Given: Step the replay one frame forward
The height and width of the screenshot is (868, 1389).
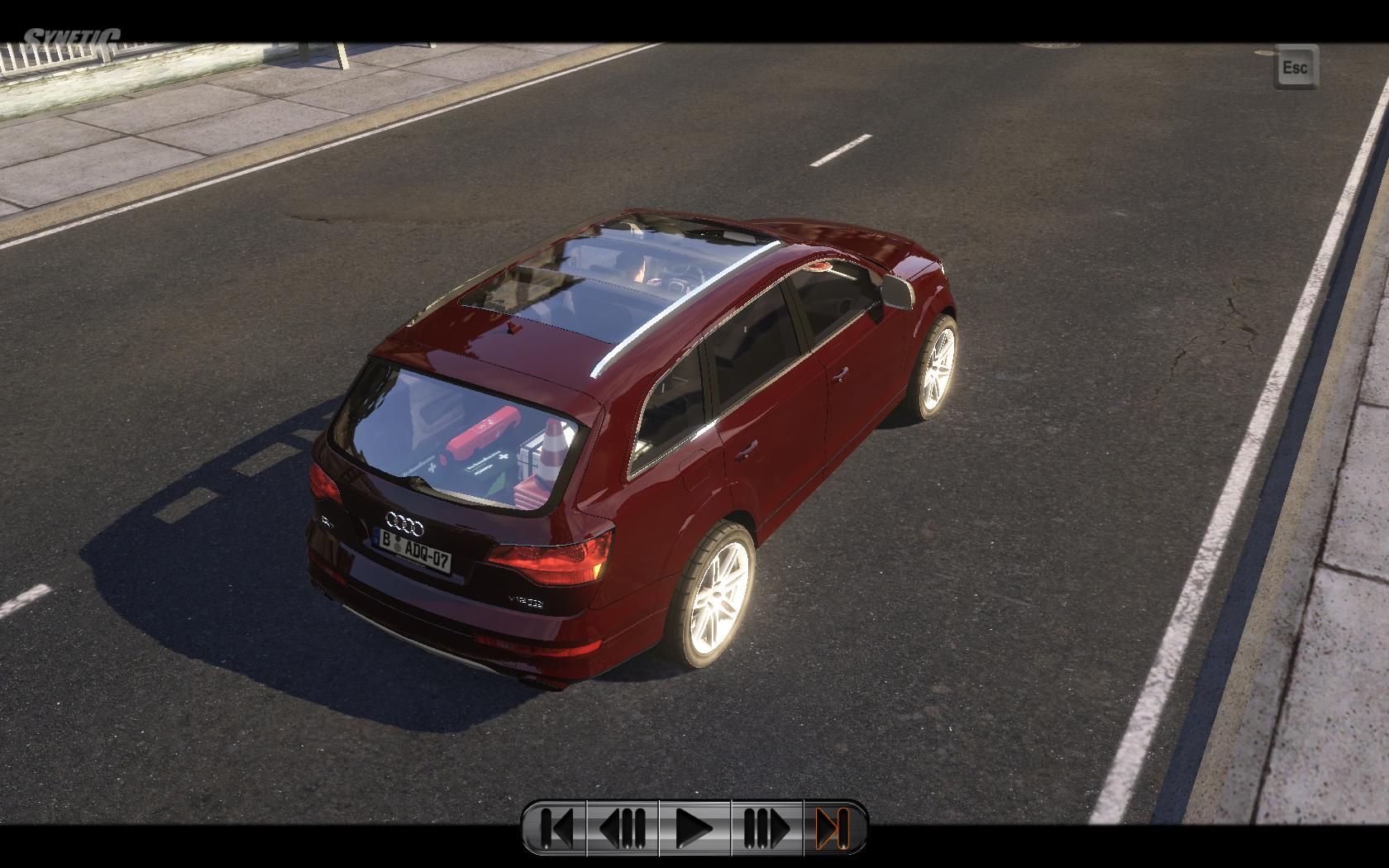Looking at the screenshot, I should click(x=767, y=827).
